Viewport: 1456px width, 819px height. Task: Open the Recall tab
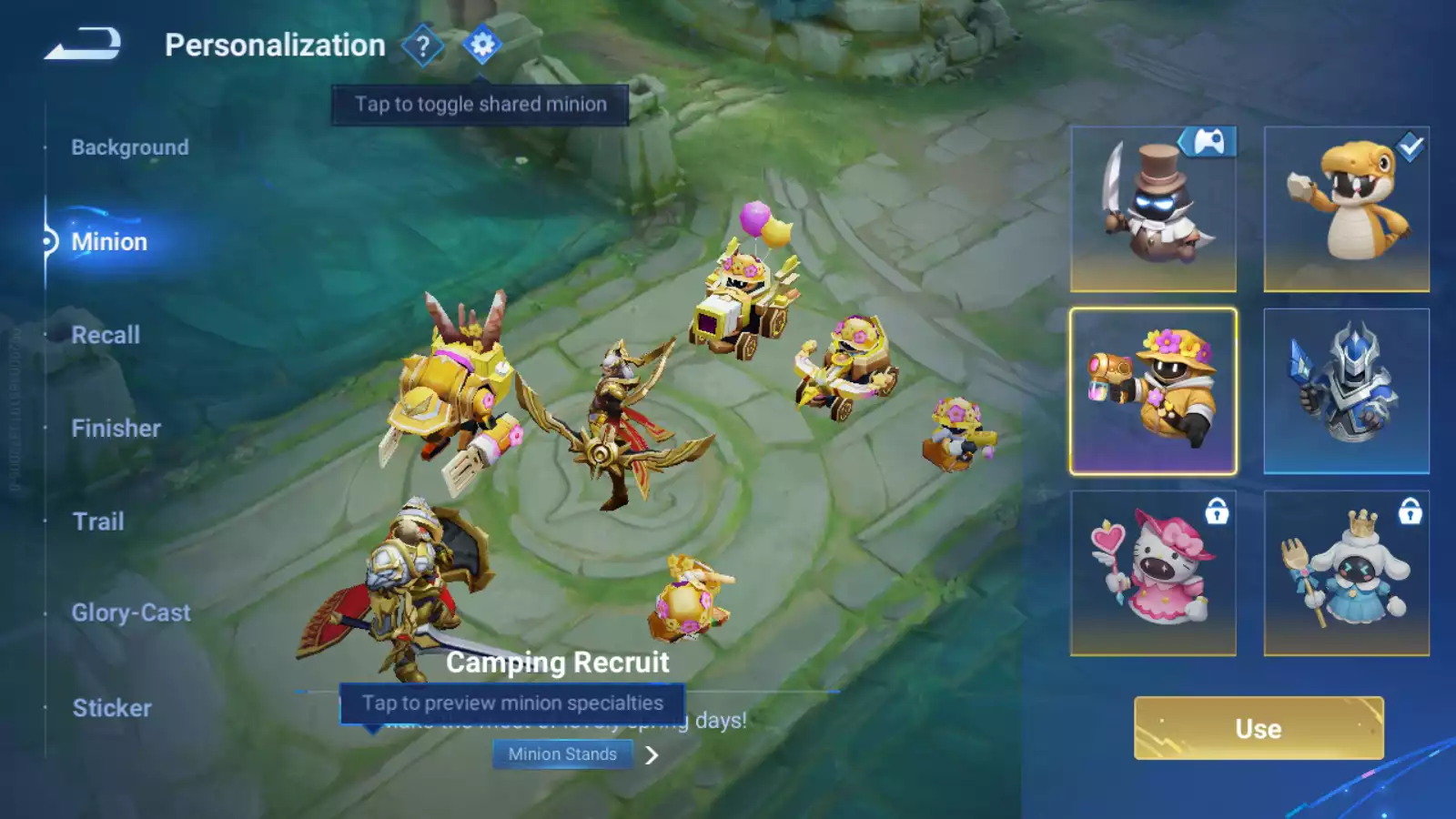pyautogui.click(x=106, y=335)
